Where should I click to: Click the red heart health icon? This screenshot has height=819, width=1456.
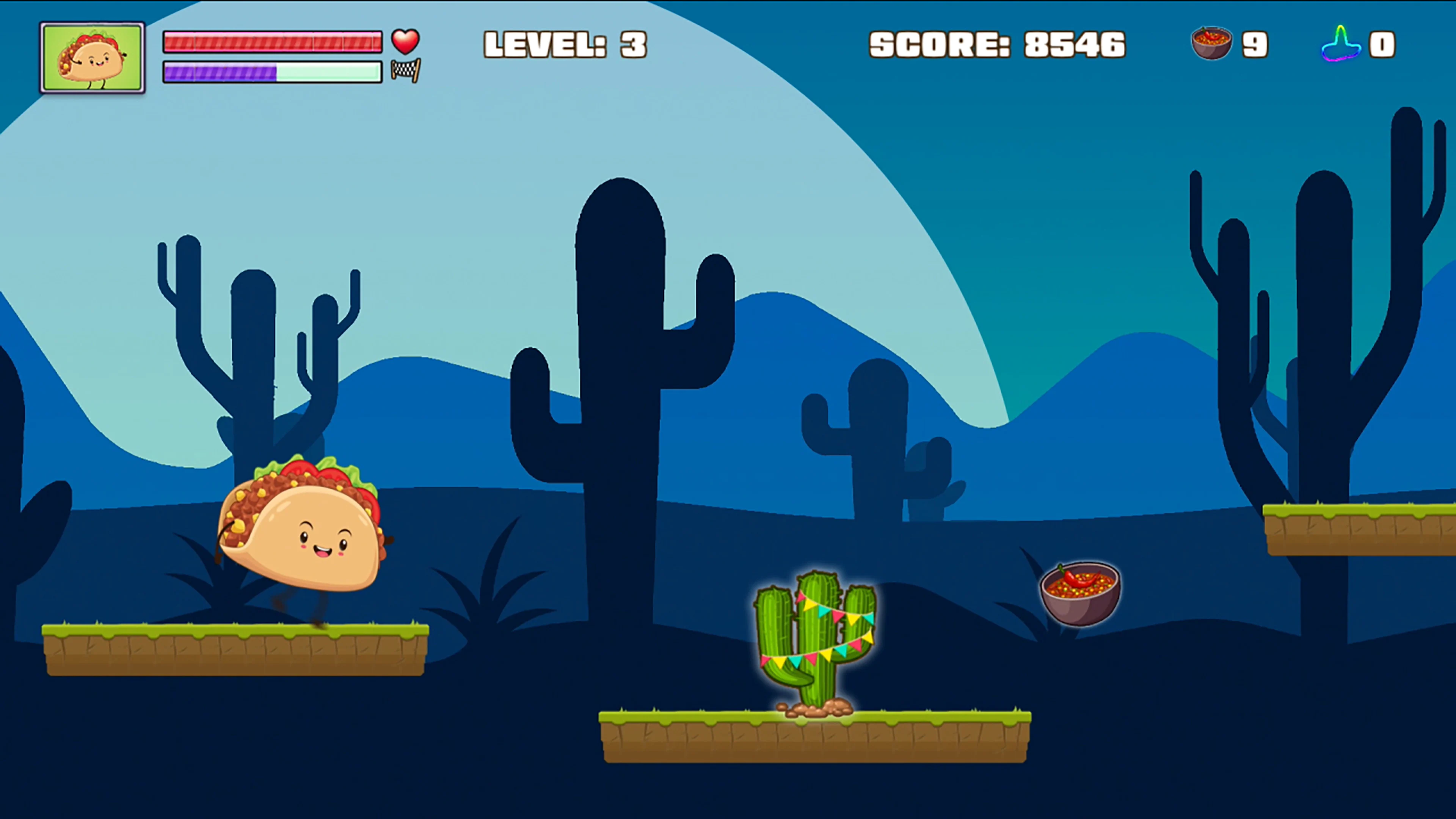[405, 41]
